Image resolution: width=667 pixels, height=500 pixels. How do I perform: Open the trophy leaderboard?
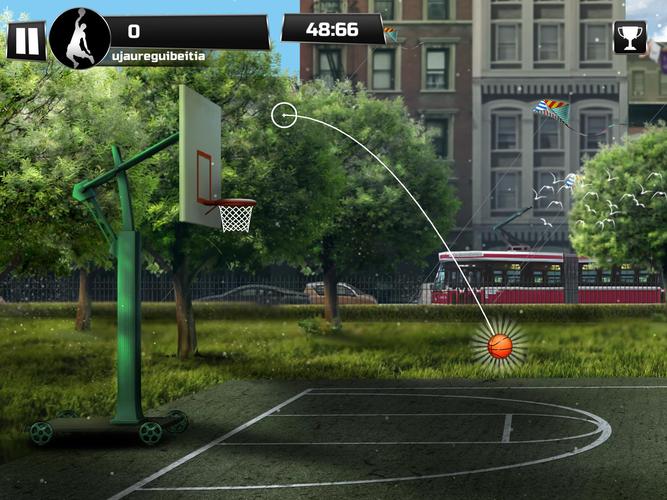[x=629, y=38]
